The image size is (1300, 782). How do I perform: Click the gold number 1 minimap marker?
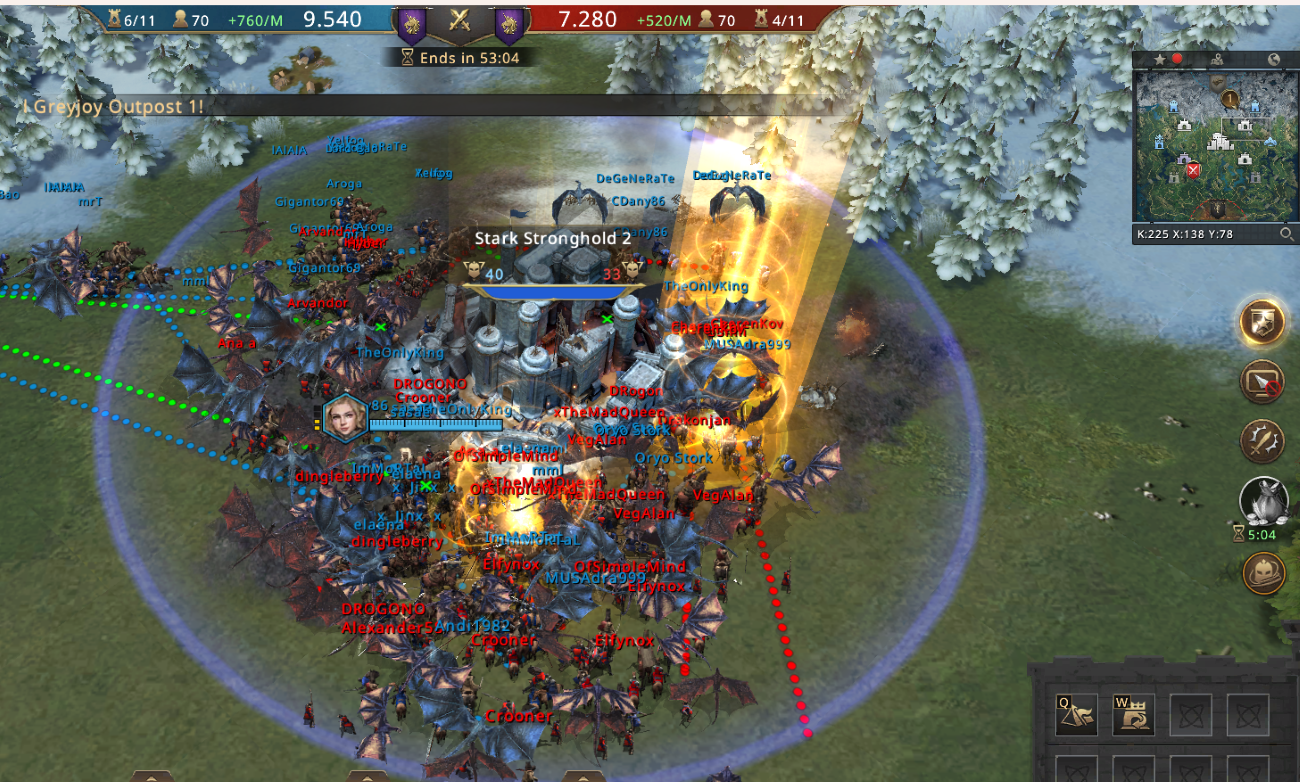click(x=1230, y=98)
